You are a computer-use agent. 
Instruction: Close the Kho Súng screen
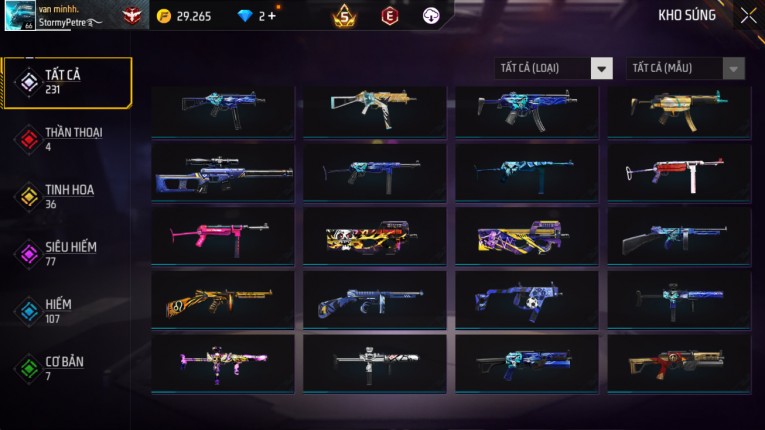(748, 16)
